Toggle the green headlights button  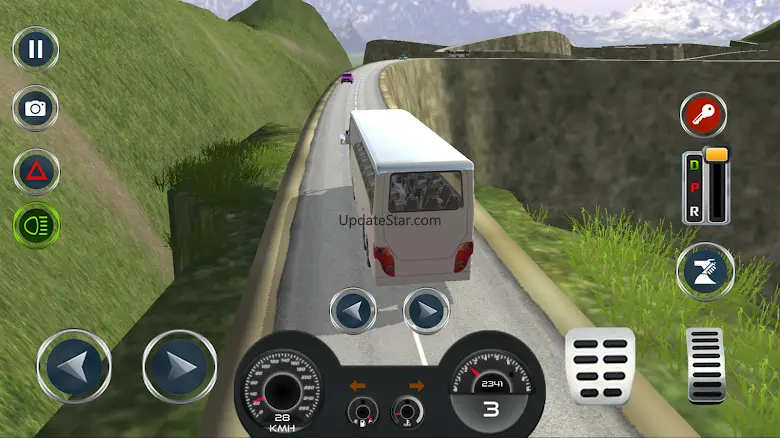coord(36,226)
